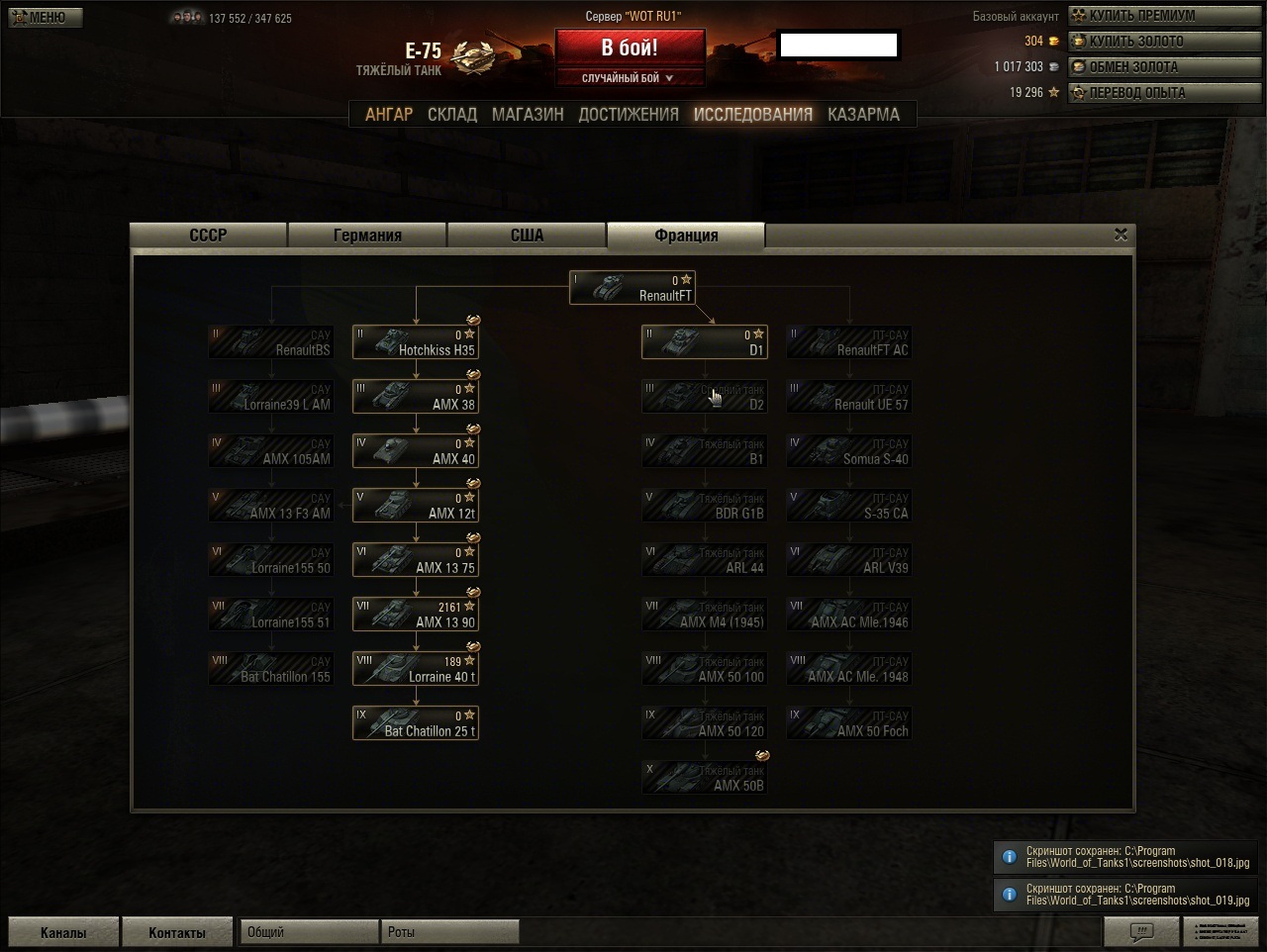Image resolution: width=1267 pixels, height=952 pixels.
Task: View the США tech tree
Action: (527, 236)
